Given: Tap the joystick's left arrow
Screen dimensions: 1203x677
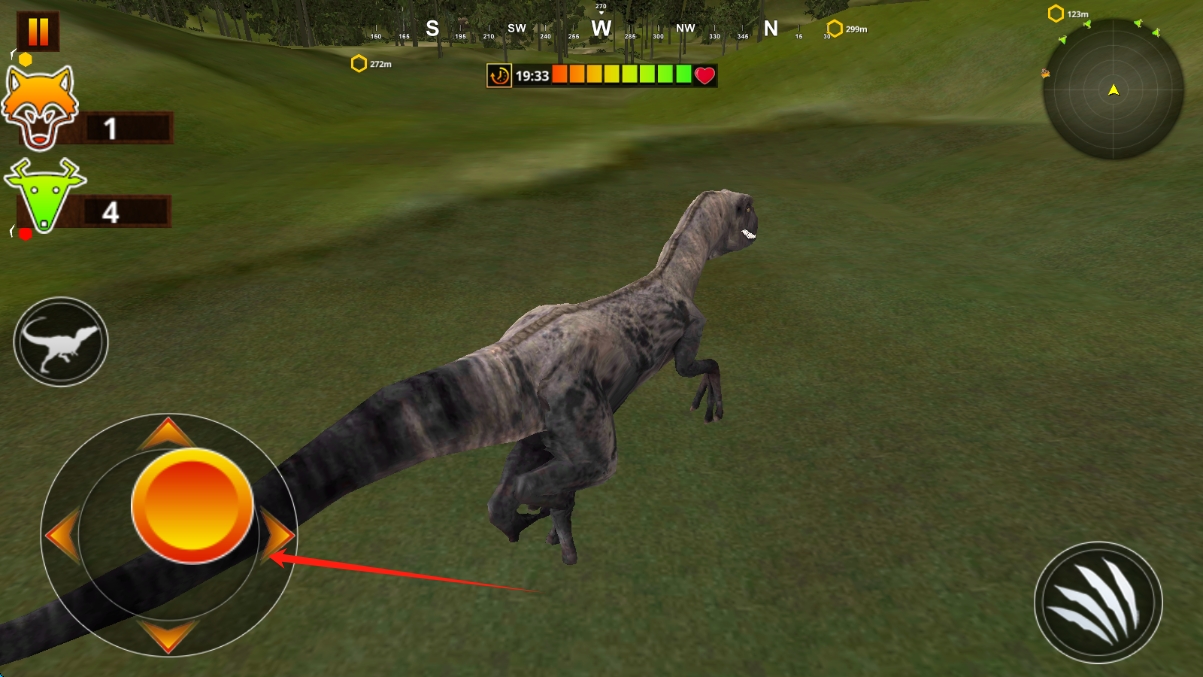Looking at the screenshot, I should tap(62, 536).
